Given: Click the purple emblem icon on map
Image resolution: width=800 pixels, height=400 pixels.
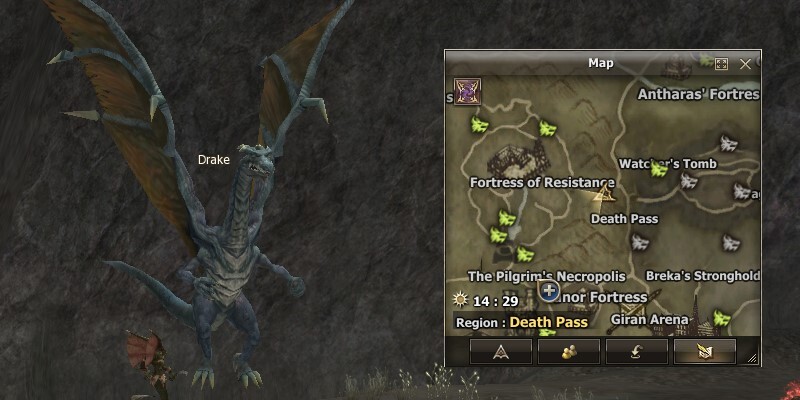Looking at the screenshot, I should pos(466,92).
